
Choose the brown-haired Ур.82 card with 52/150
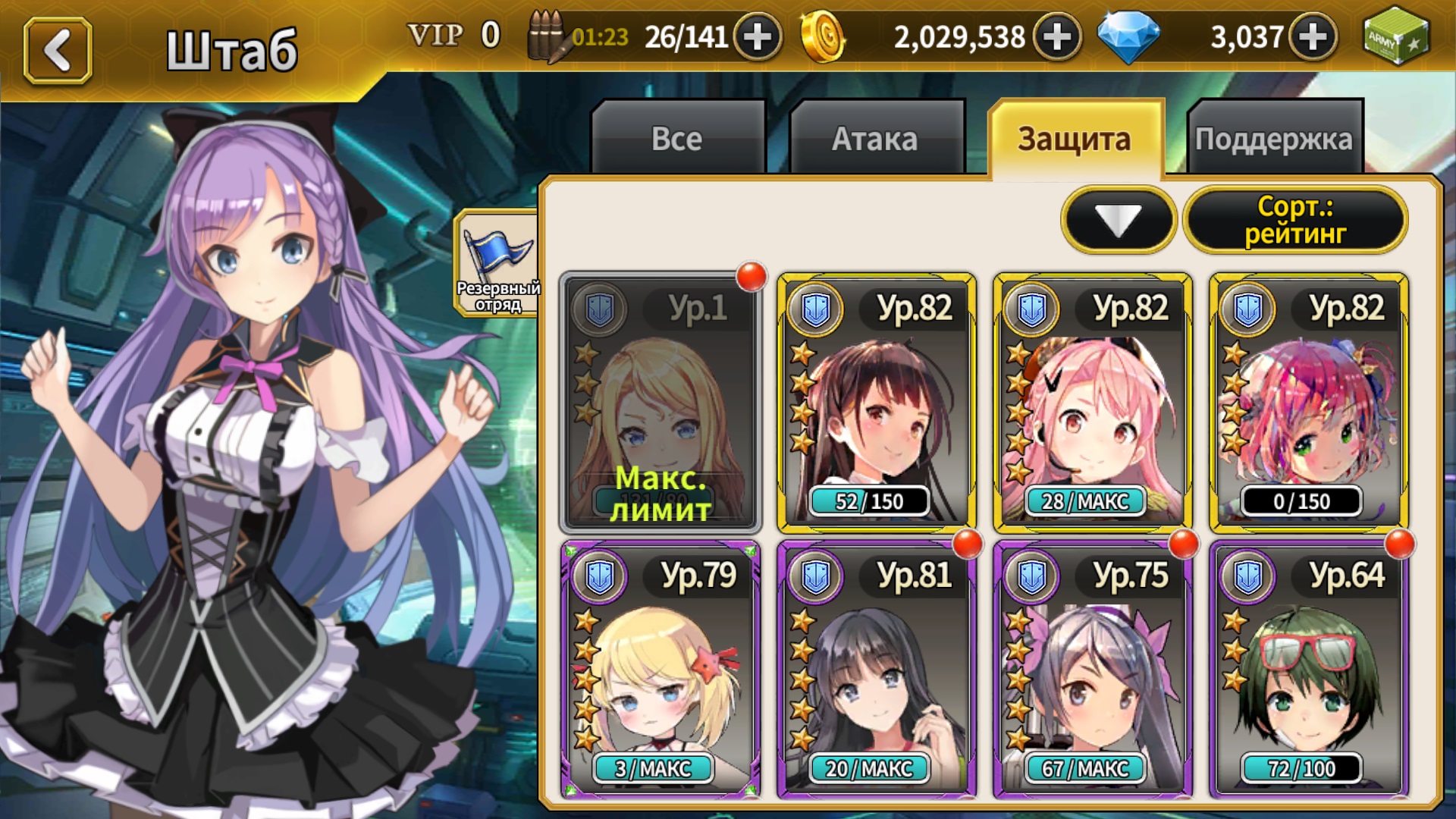876,402
